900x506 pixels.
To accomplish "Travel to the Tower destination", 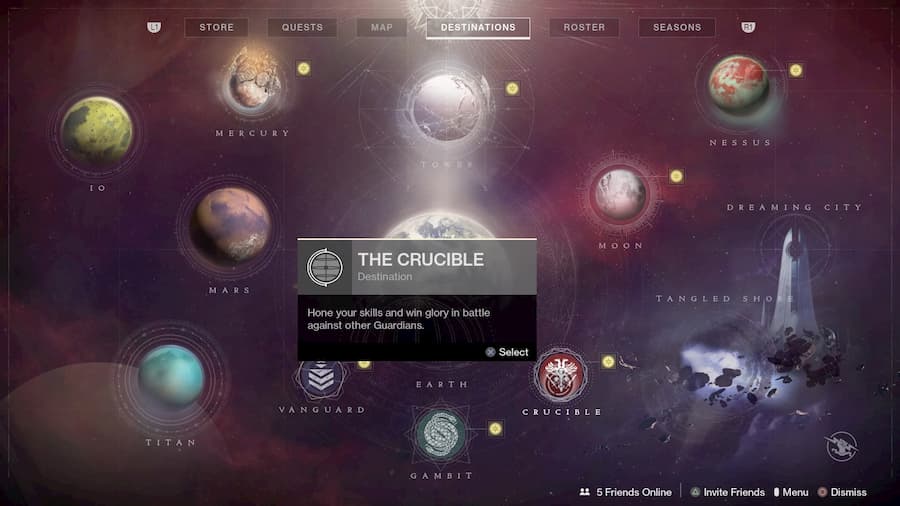I will click(x=446, y=106).
